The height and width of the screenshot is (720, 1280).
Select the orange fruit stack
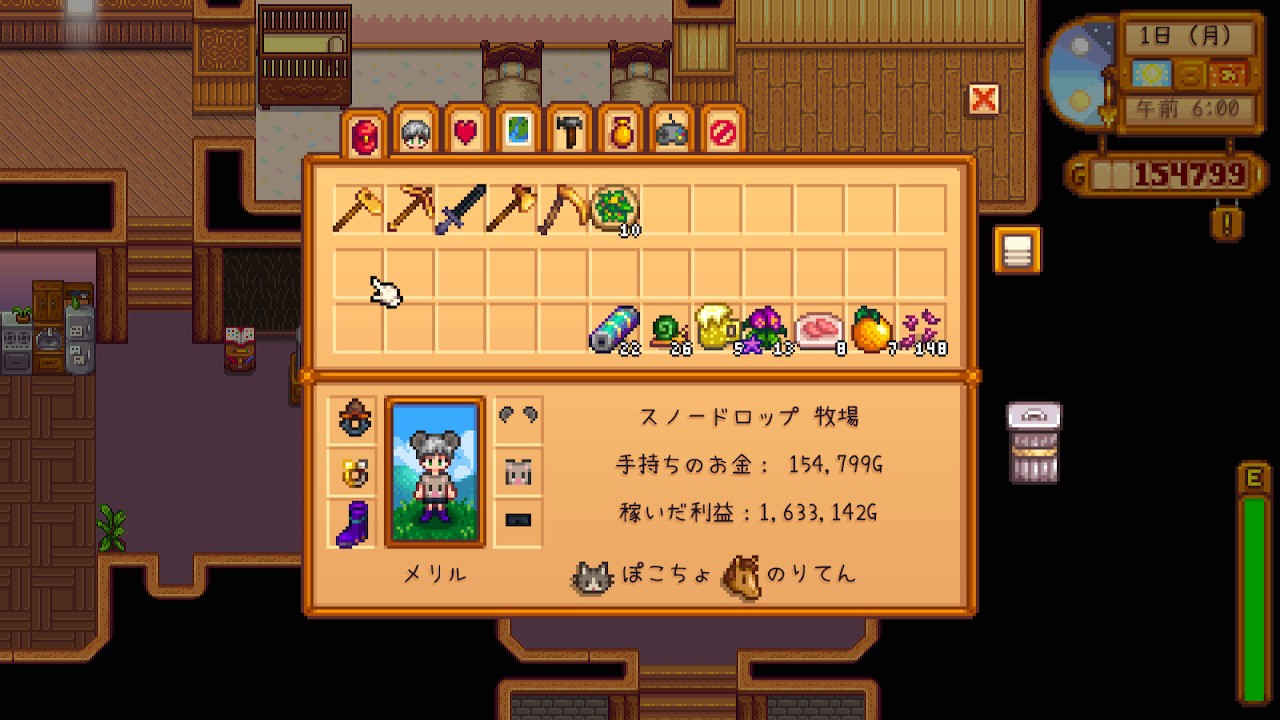[x=870, y=329]
